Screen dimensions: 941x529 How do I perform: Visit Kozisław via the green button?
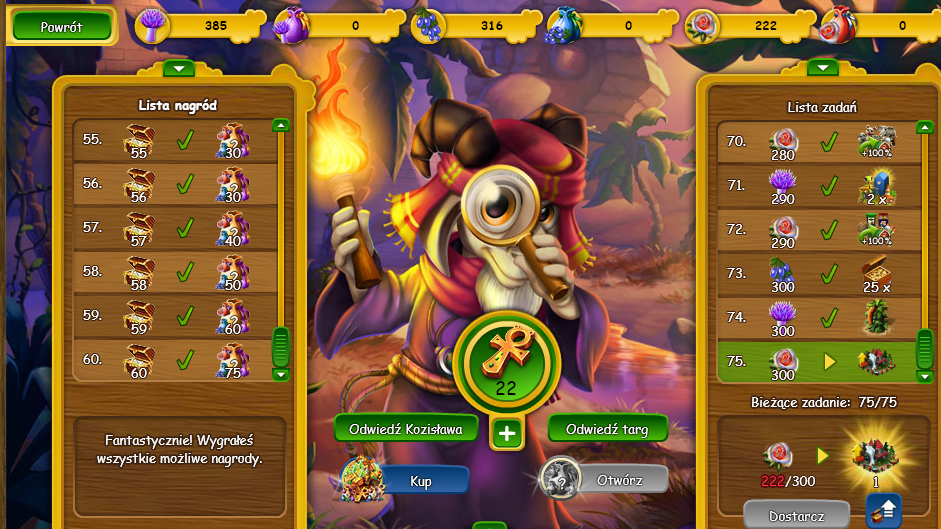pyautogui.click(x=405, y=429)
